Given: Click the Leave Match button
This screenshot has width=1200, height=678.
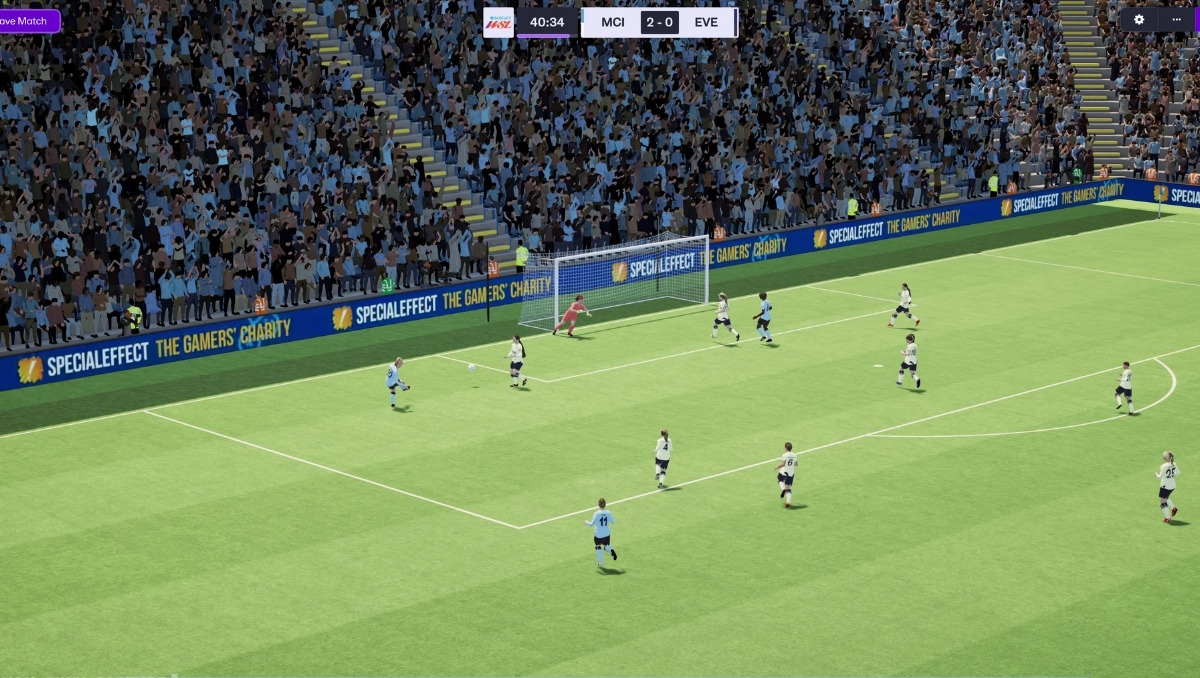Looking at the screenshot, I should 29,21.
